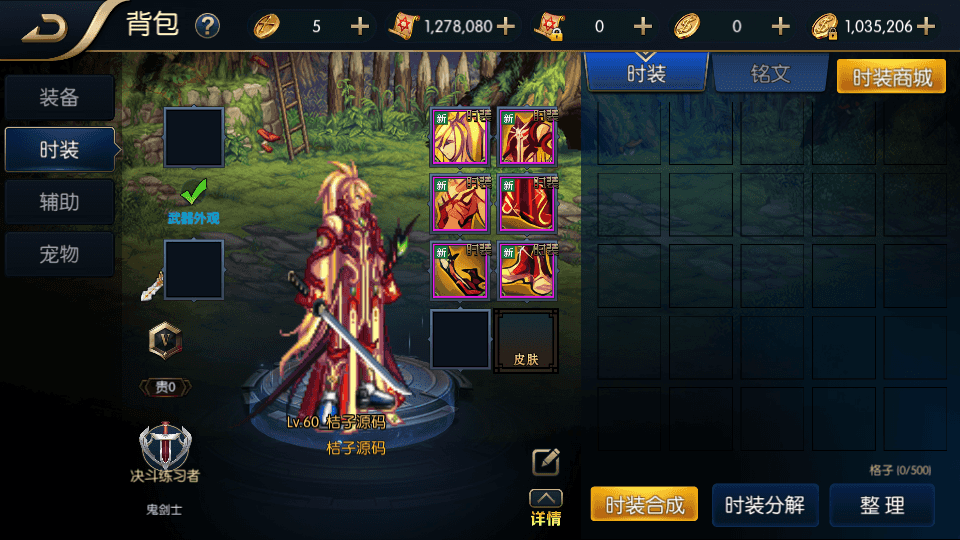
Task: Select the red coat top fashion slot
Action: point(526,136)
